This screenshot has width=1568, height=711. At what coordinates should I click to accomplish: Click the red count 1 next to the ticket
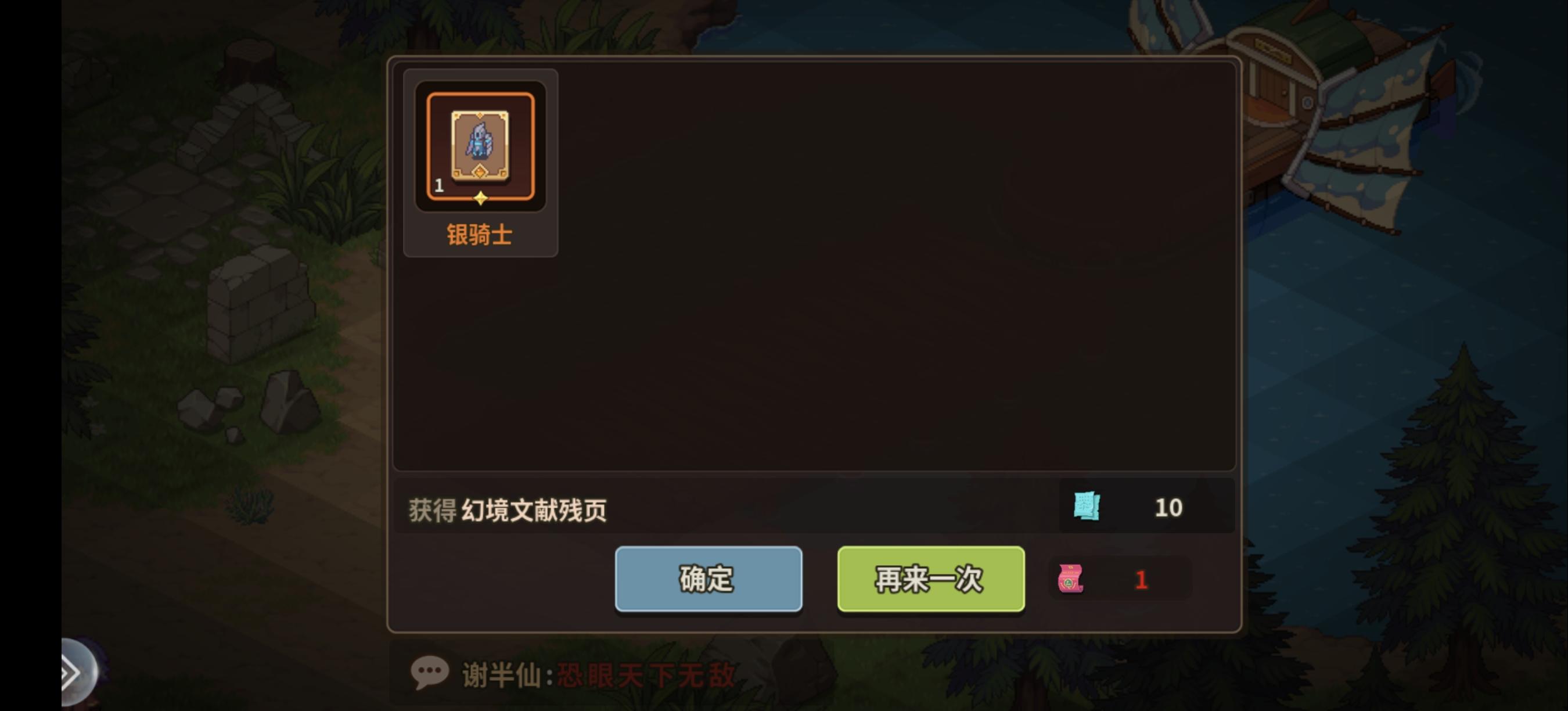1142,579
